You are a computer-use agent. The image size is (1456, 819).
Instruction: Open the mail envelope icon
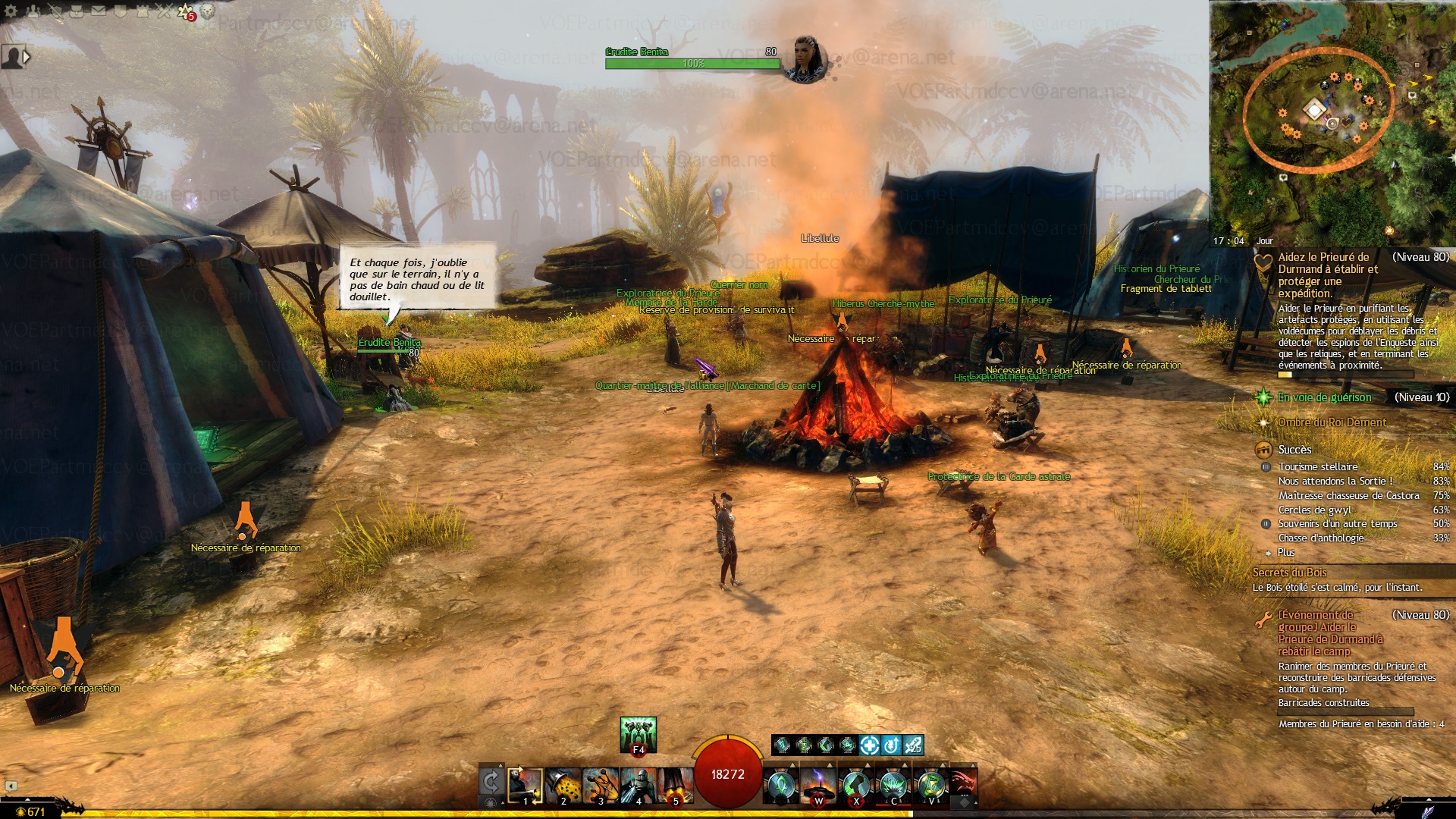click(x=99, y=11)
